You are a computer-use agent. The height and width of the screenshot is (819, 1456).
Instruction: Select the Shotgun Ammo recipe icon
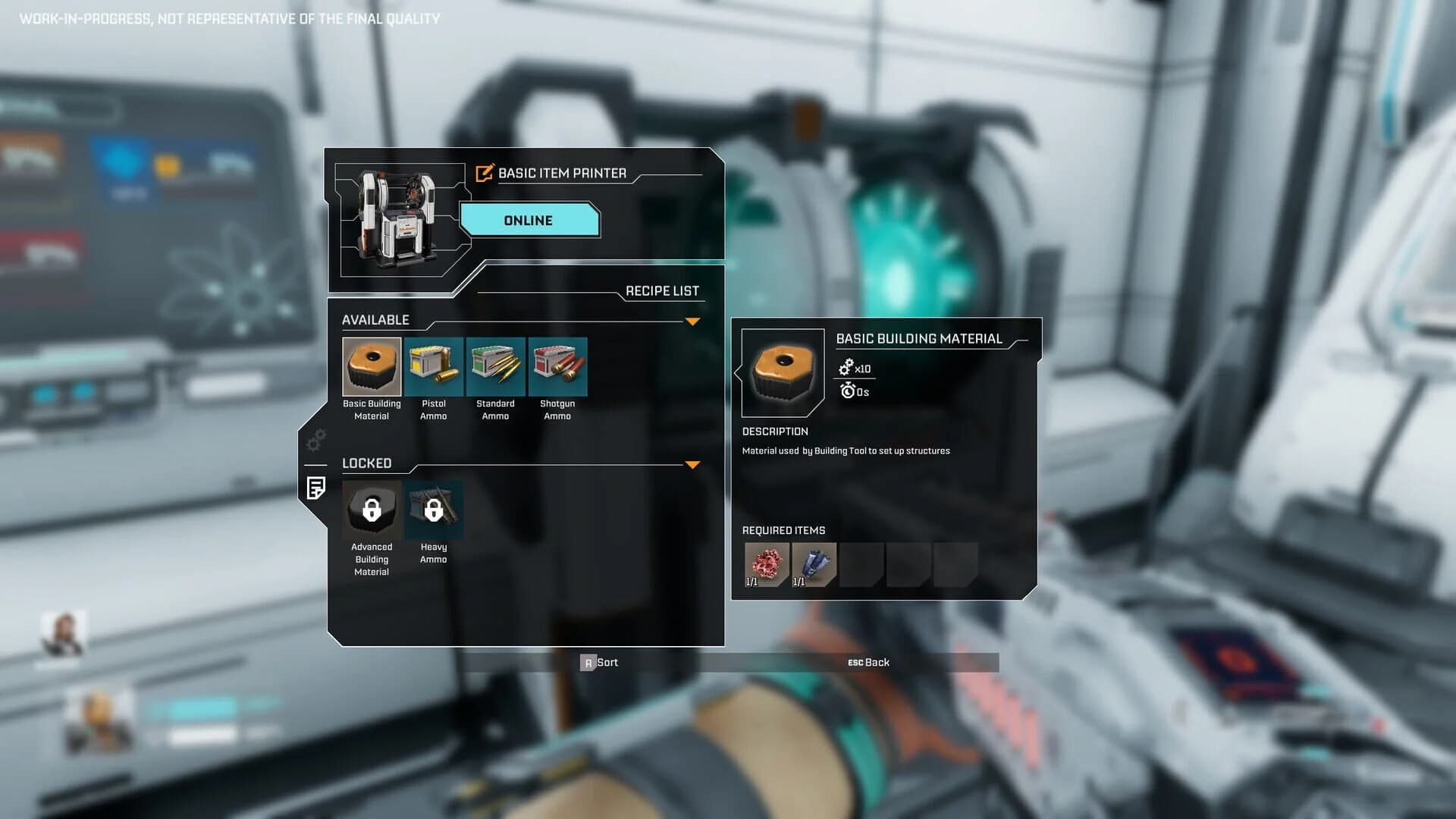click(557, 367)
